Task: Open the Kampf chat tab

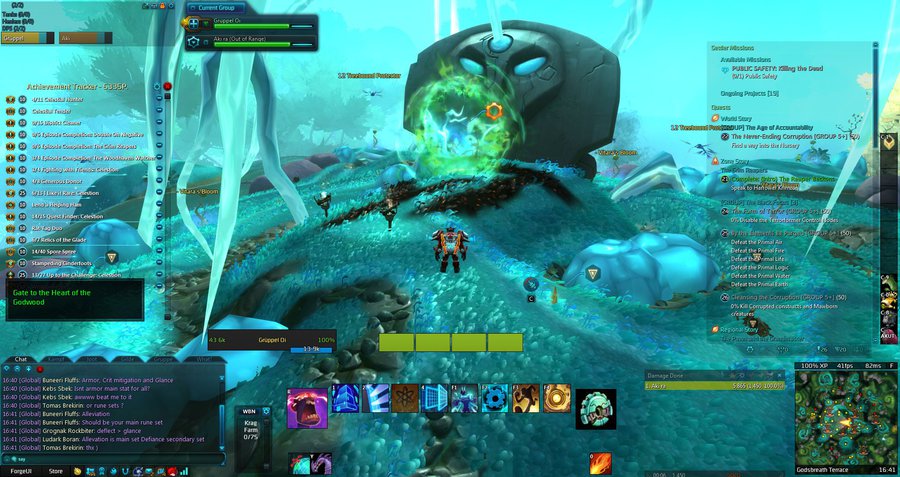Action: tap(56, 358)
